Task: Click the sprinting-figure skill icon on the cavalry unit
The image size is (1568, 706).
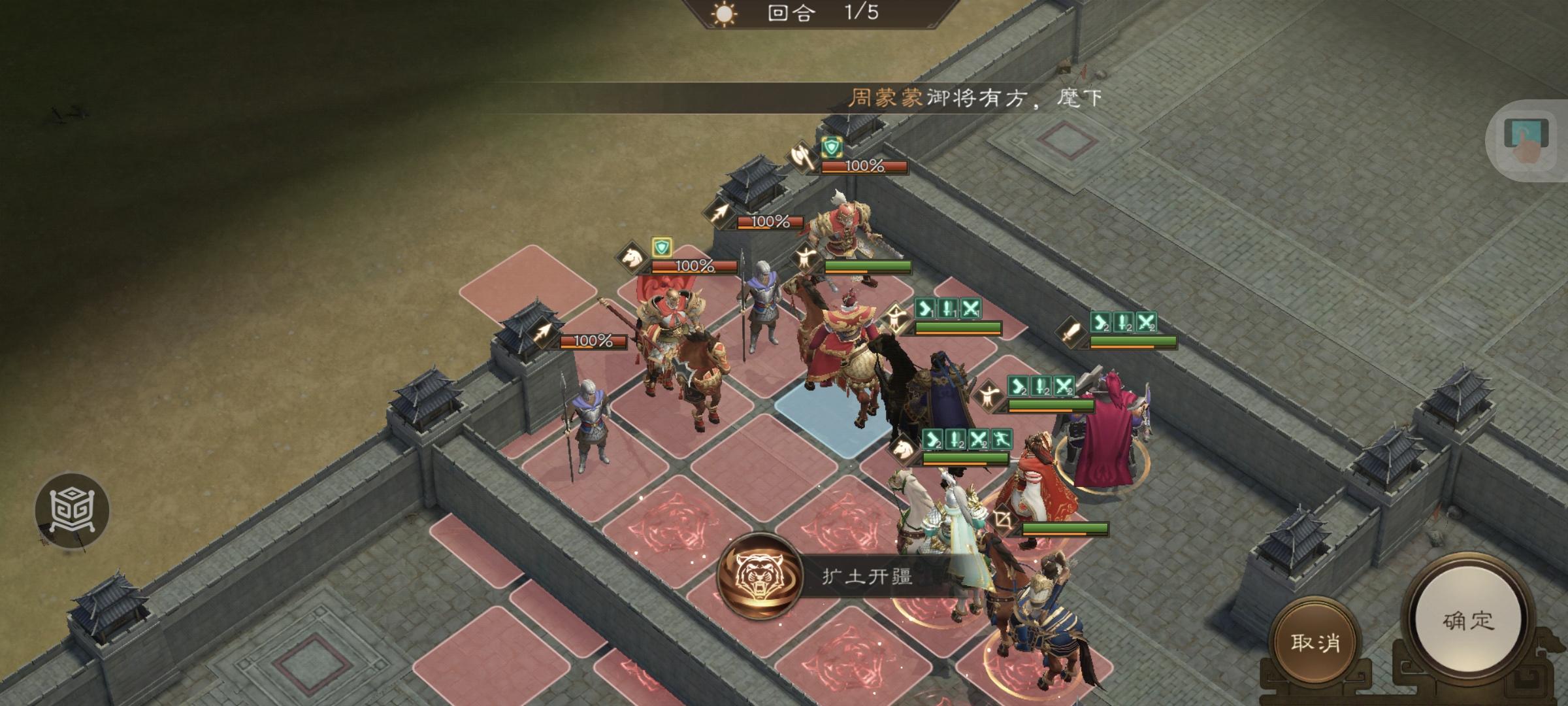Action: click(1002, 439)
